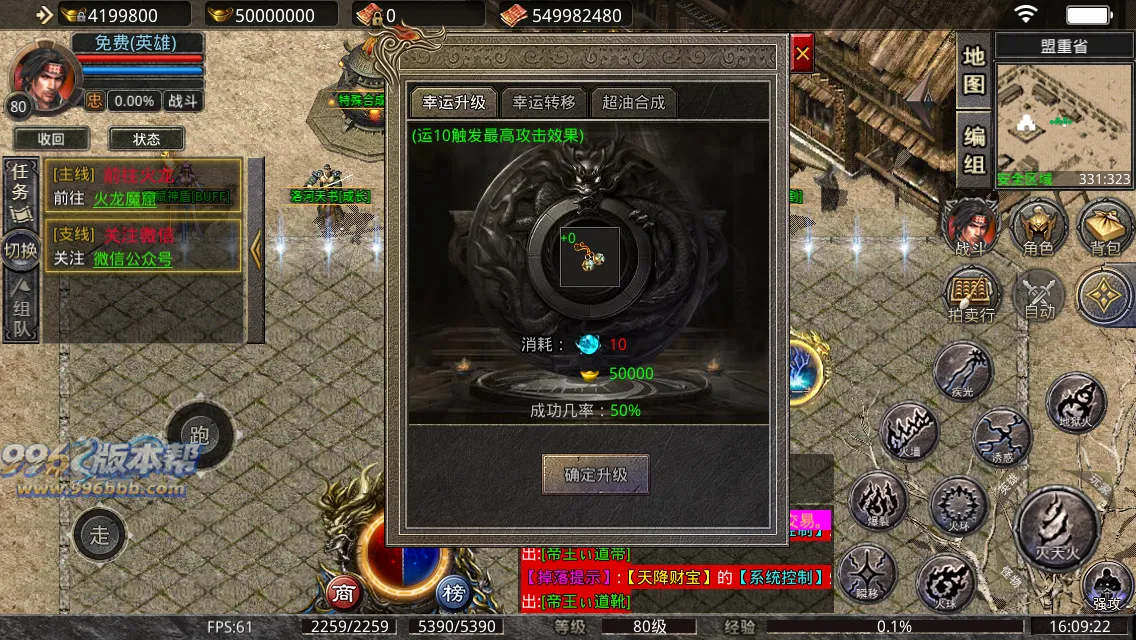This screenshot has height=640, width=1136.
Task: Switch to the 幸运转移 tab
Action: [x=544, y=102]
